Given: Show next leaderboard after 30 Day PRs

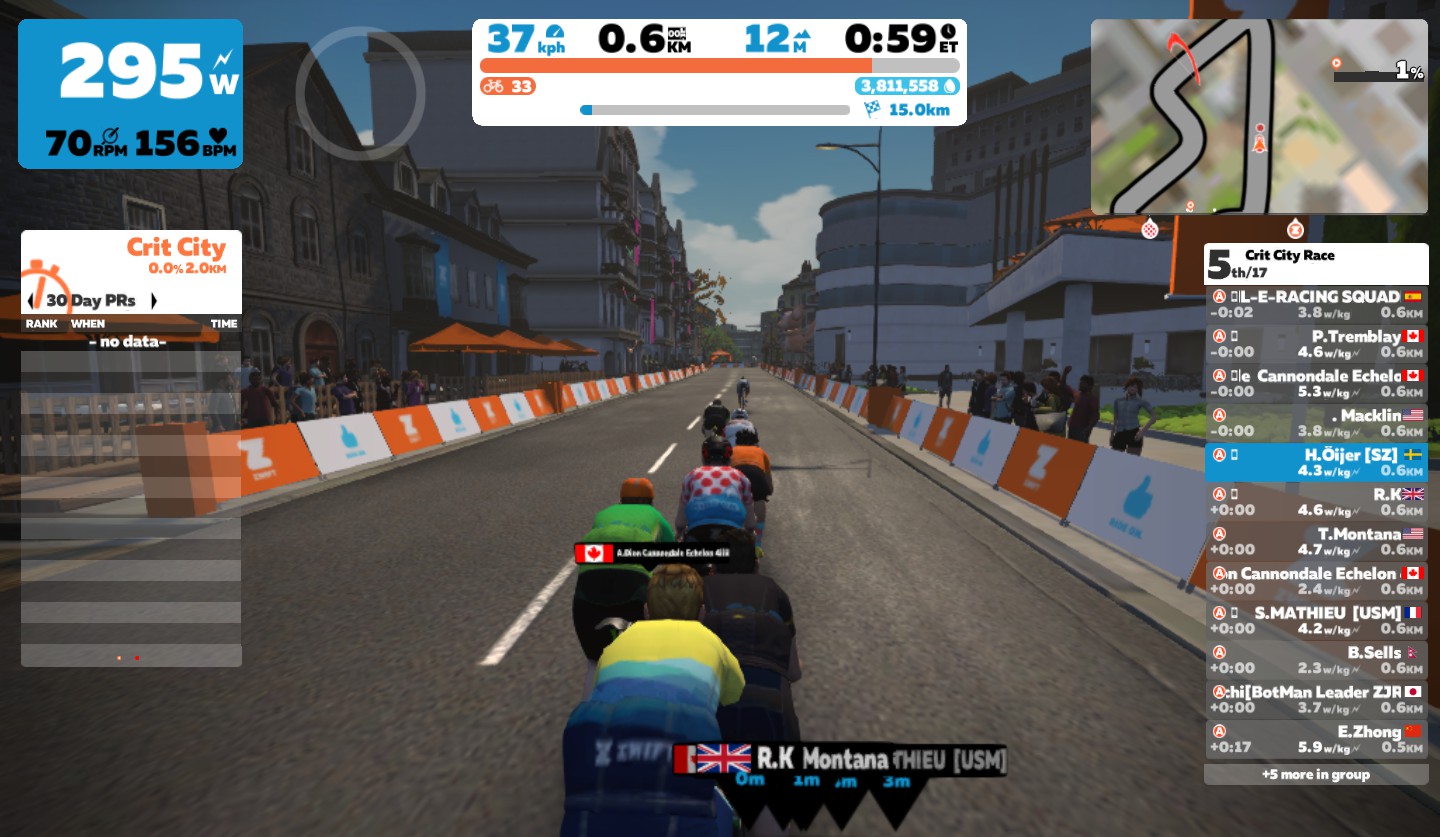Looking at the screenshot, I should click(154, 300).
